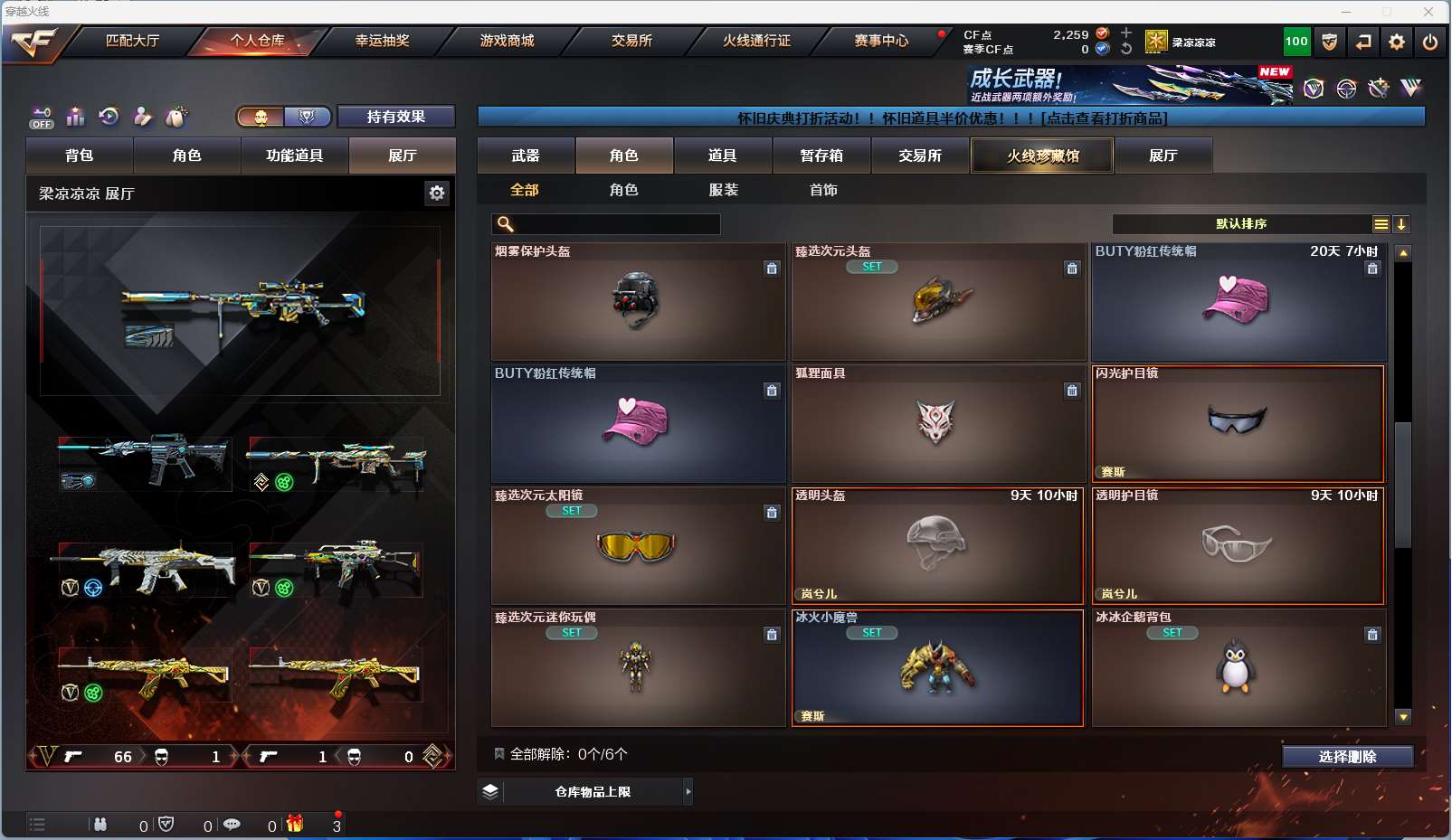
Task: Open 幸运抽奖 lucky draw
Action: pyautogui.click(x=382, y=41)
